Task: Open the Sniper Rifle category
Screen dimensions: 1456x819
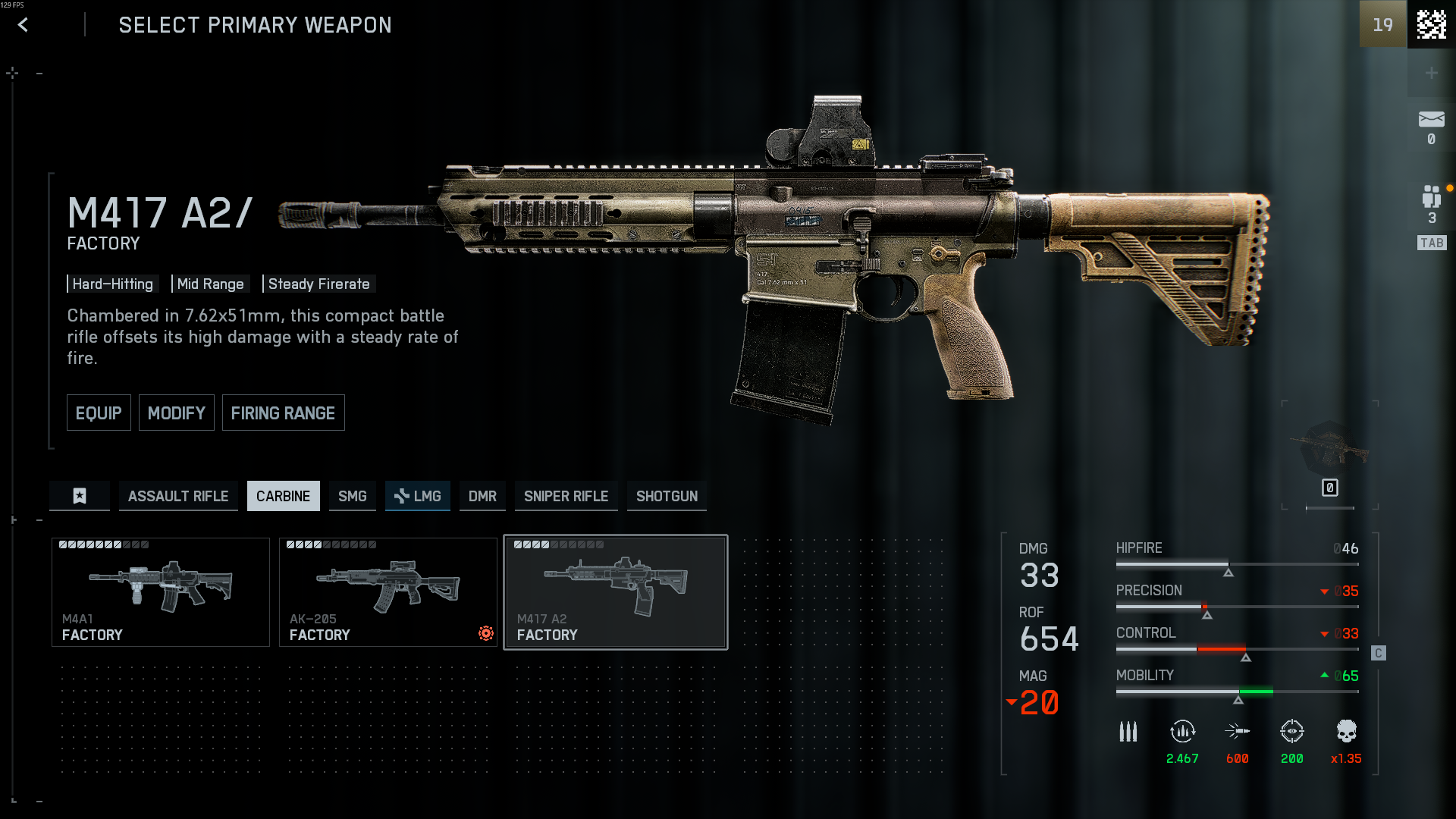Action: coord(566,496)
